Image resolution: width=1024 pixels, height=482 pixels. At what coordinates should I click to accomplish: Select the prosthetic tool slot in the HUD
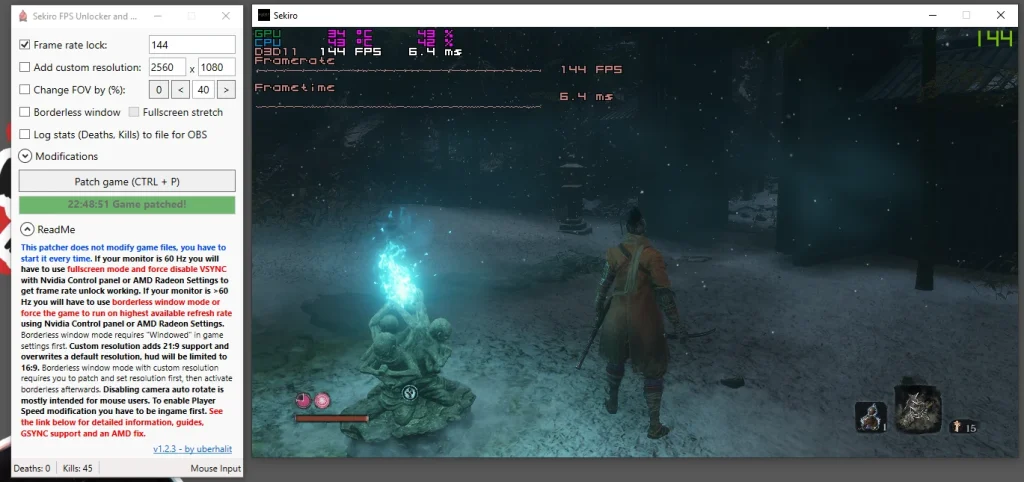pos(919,408)
